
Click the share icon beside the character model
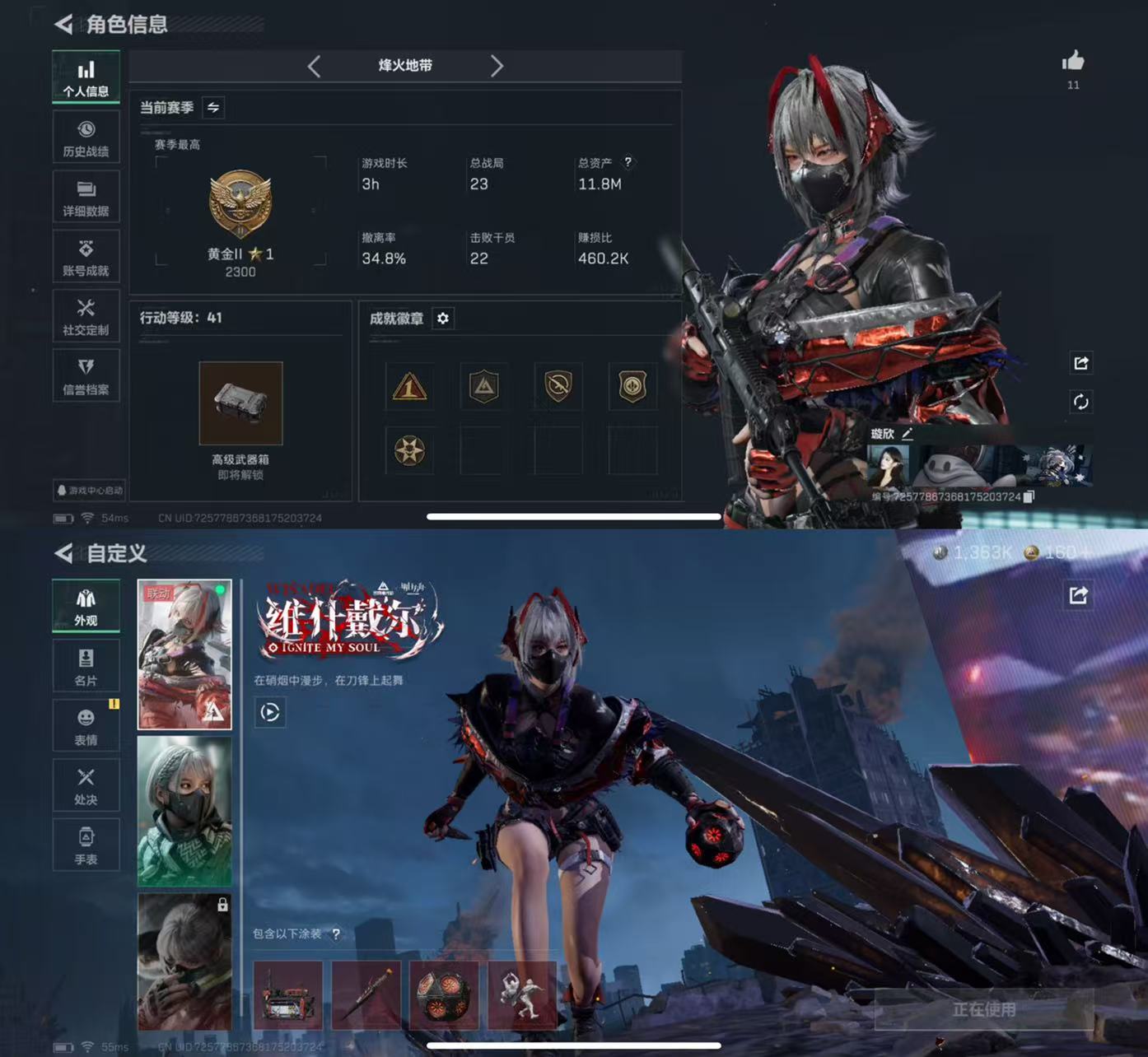(x=1081, y=363)
